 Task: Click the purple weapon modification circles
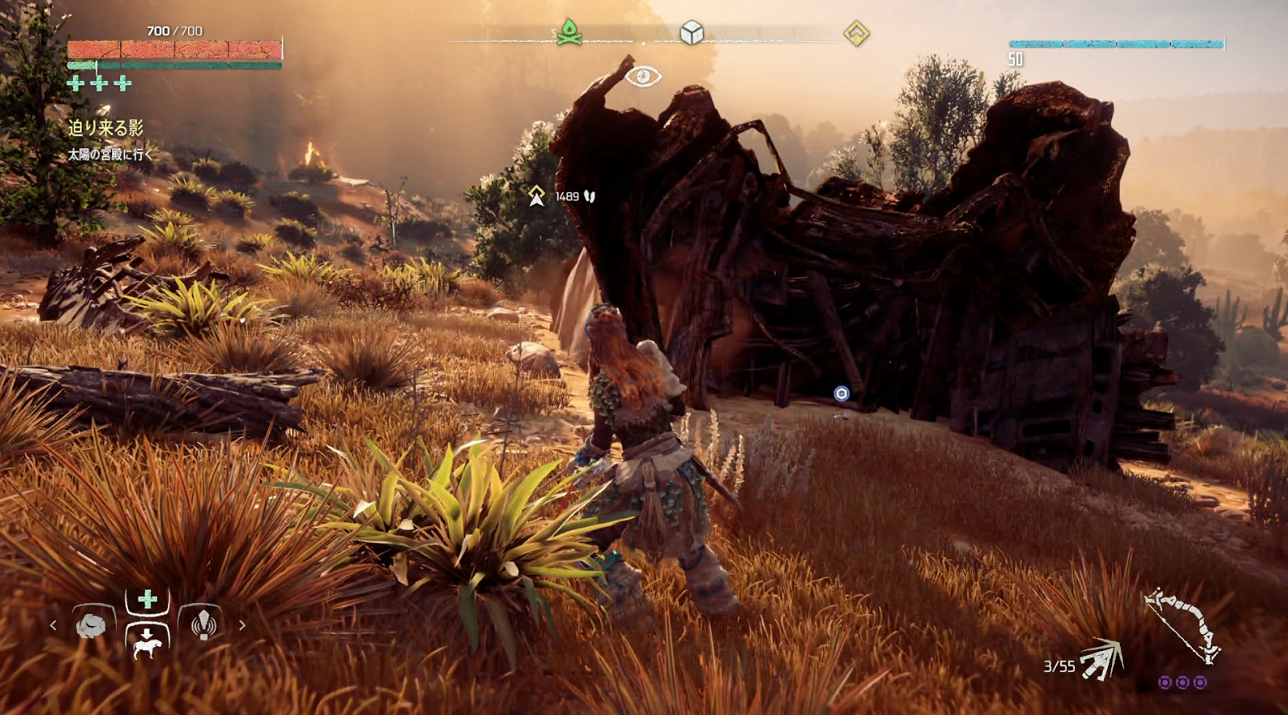[1182, 683]
